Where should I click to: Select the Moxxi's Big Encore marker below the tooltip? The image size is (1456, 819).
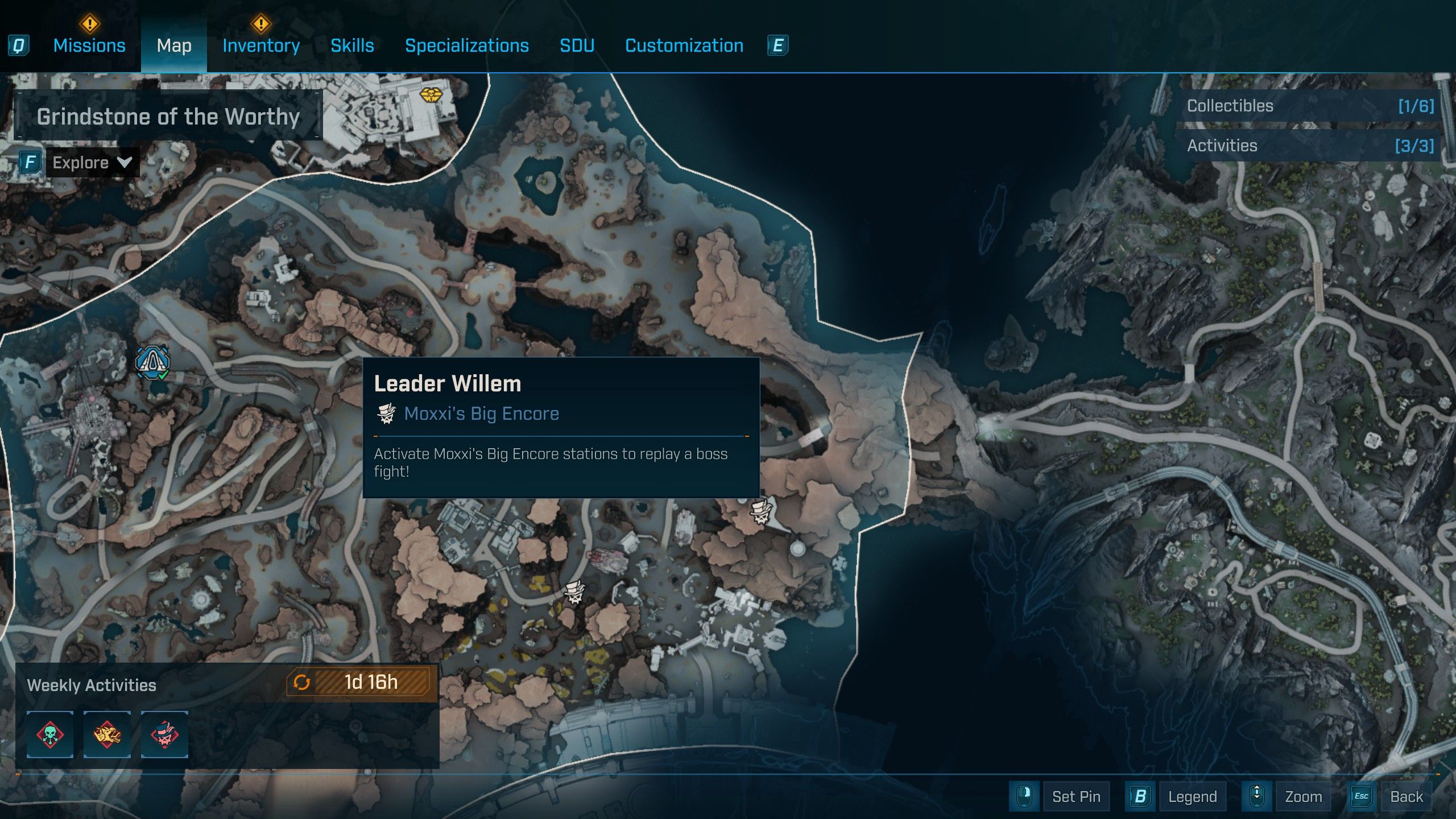[x=760, y=511]
